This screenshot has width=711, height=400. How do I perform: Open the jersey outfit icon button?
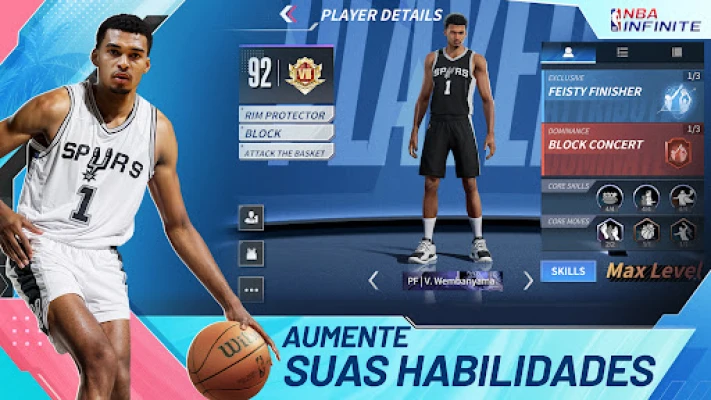click(251, 253)
